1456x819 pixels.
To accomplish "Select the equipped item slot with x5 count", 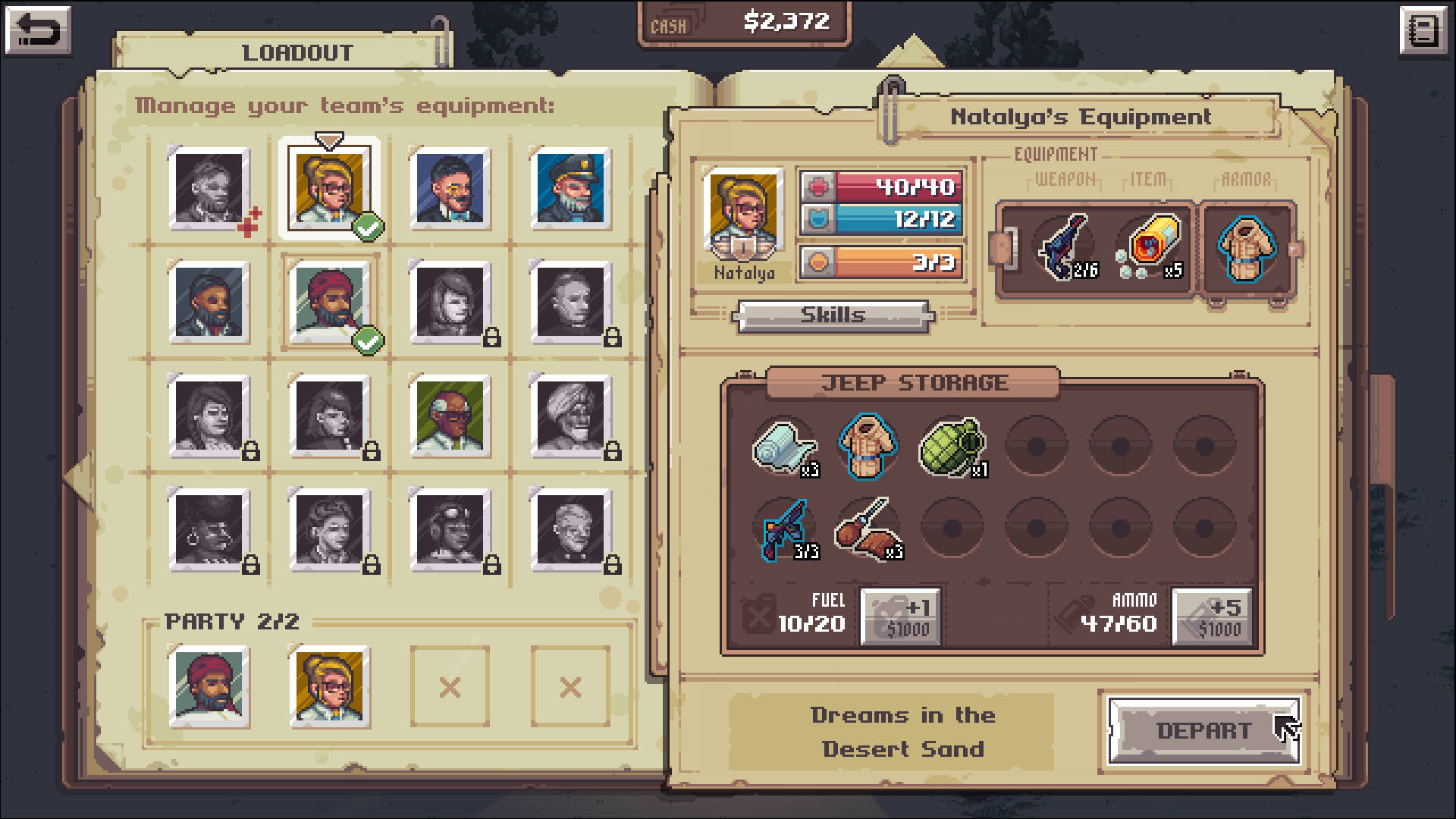I will click(x=1150, y=248).
